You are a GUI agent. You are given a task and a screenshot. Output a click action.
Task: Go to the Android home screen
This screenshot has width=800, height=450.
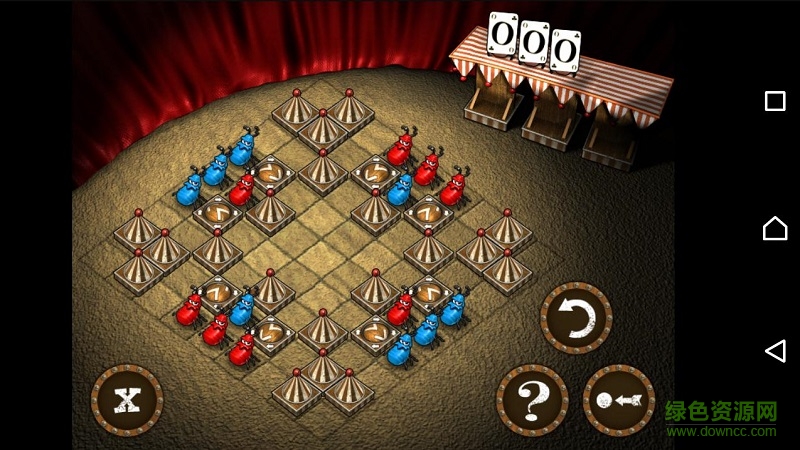(774, 229)
